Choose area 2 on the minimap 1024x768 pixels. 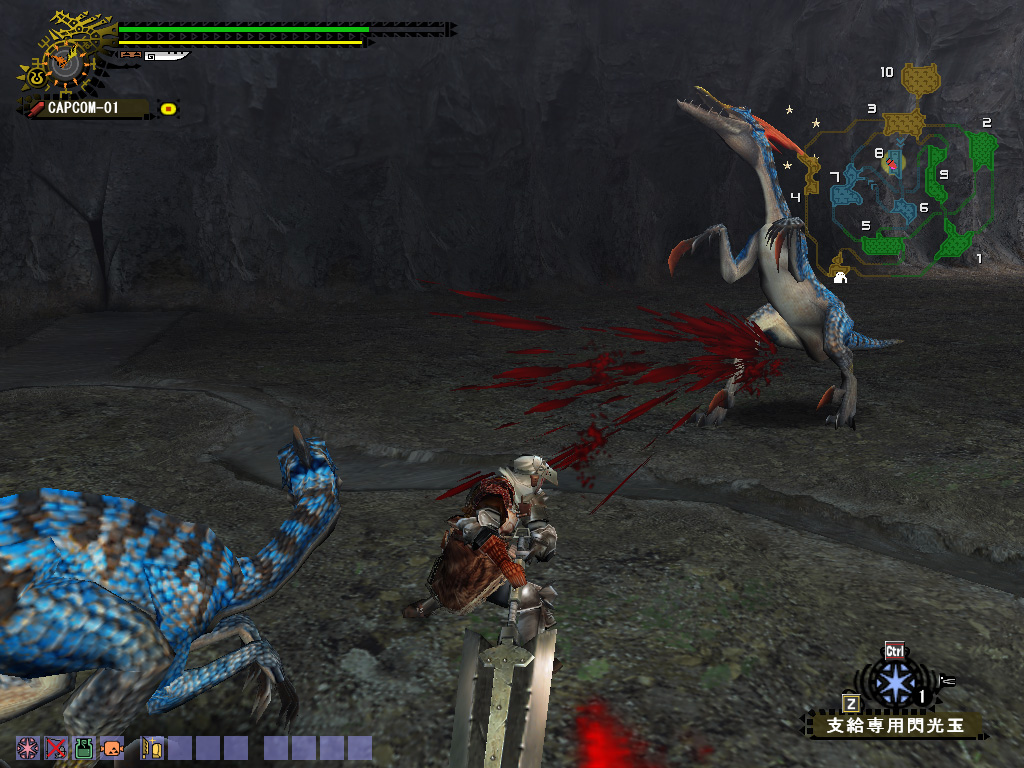click(x=981, y=148)
